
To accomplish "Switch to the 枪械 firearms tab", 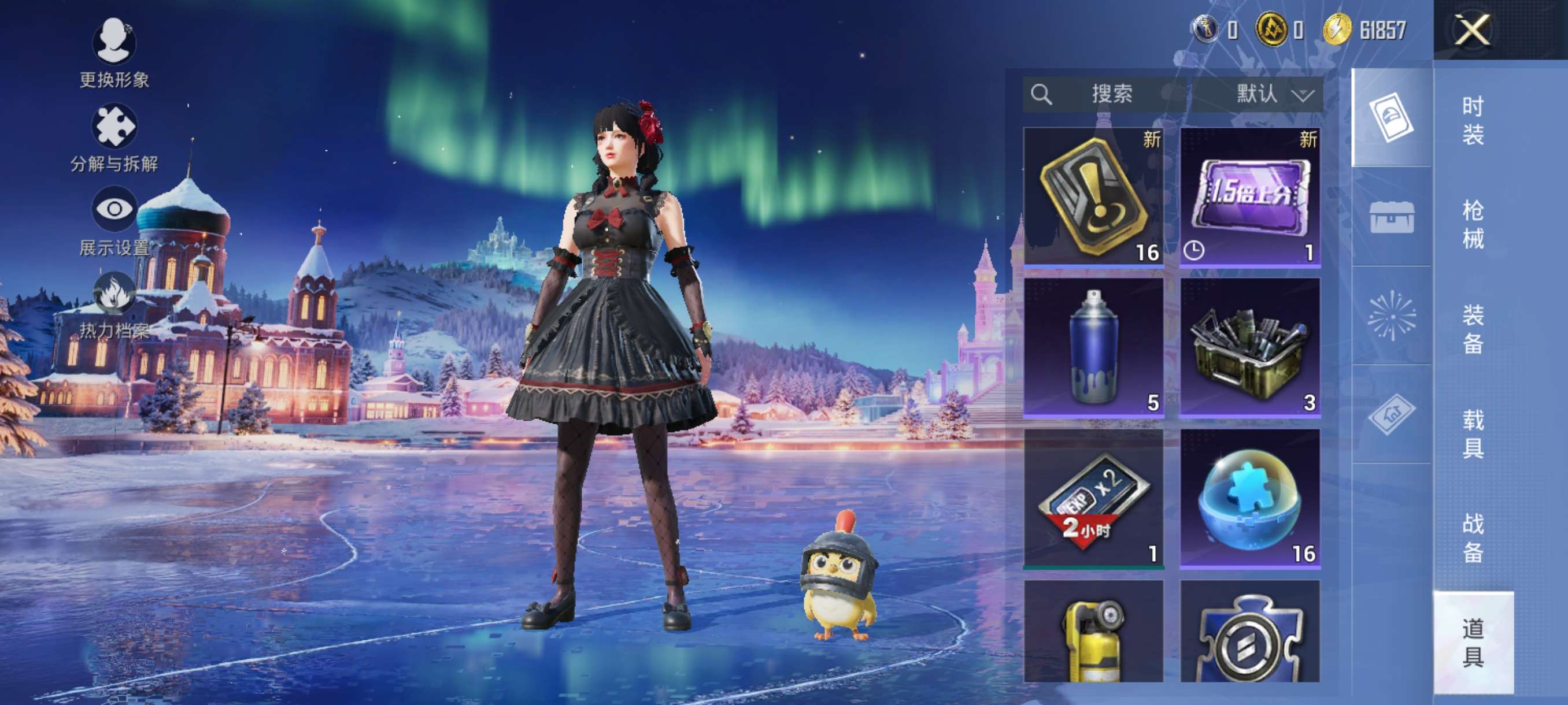I will (x=1473, y=224).
